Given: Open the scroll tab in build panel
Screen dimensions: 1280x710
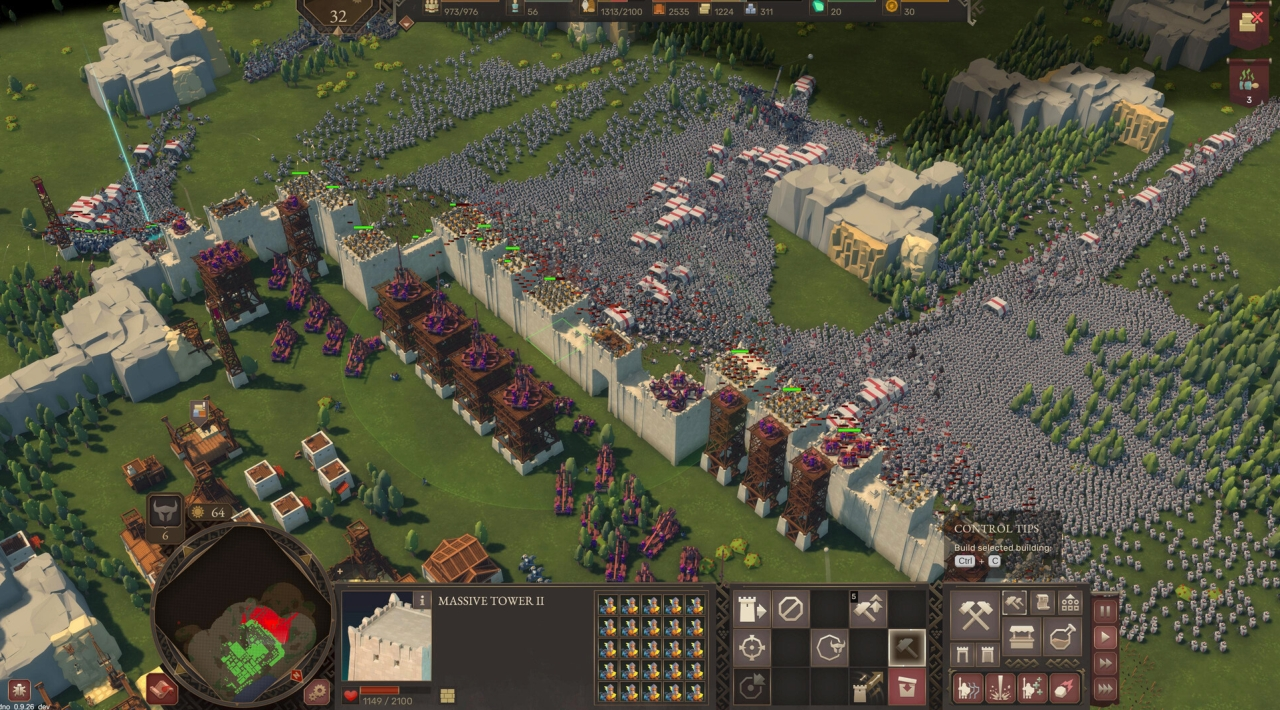Looking at the screenshot, I should (1042, 602).
